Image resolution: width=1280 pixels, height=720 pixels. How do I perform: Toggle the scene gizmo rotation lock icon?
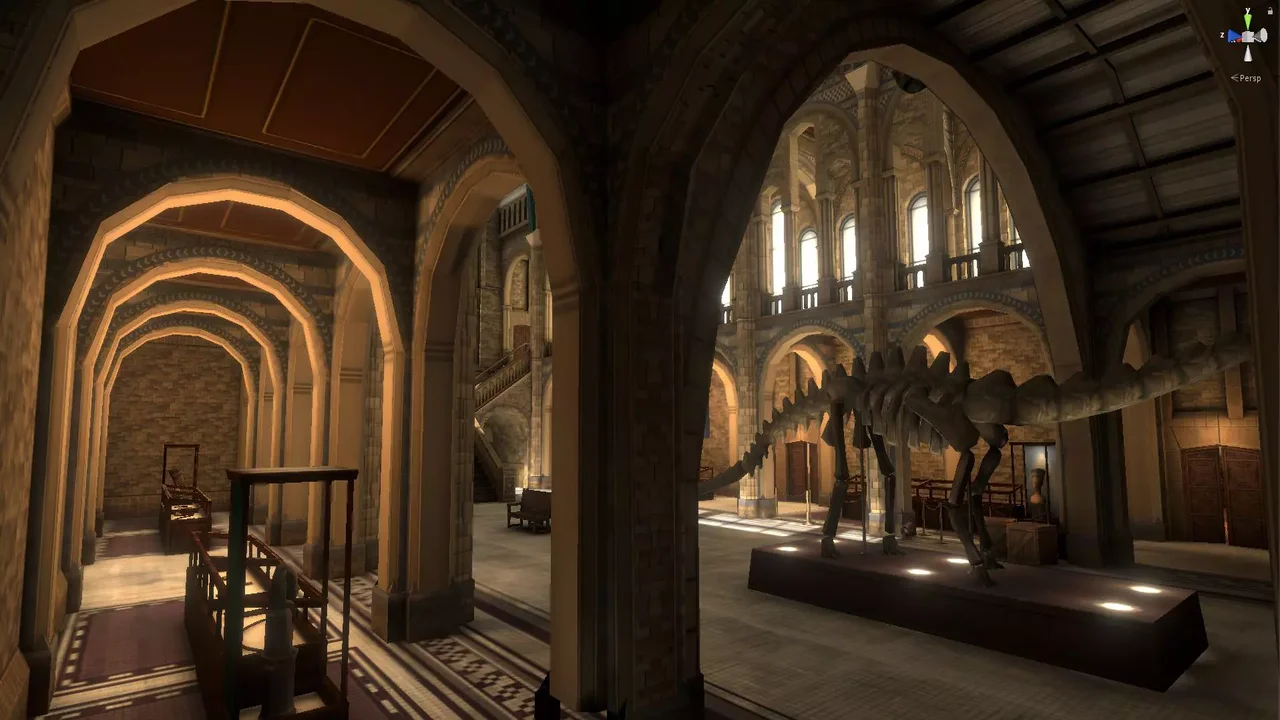click(1268, 10)
